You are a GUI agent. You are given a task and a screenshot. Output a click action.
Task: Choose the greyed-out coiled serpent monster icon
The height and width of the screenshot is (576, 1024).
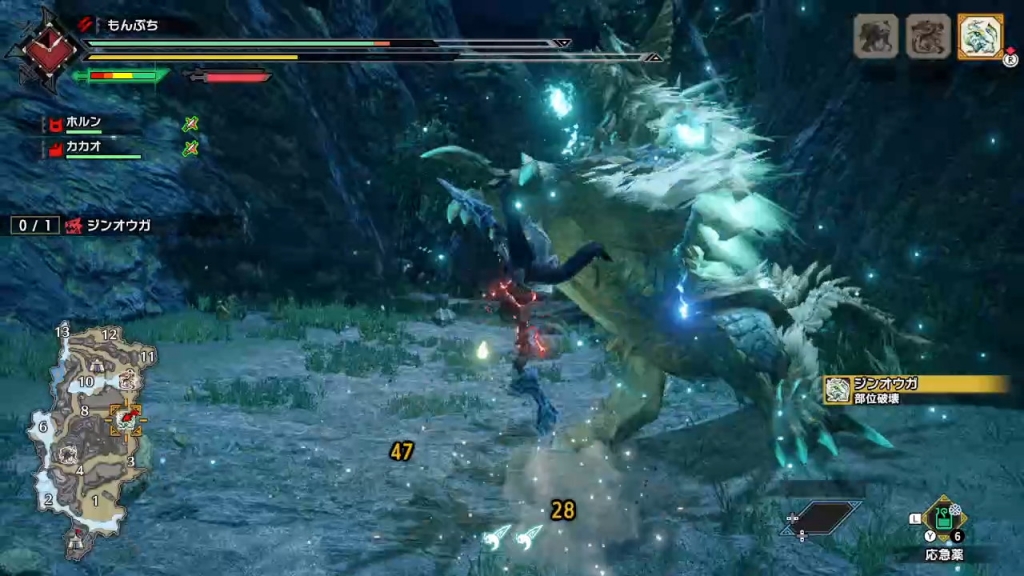[927, 37]
